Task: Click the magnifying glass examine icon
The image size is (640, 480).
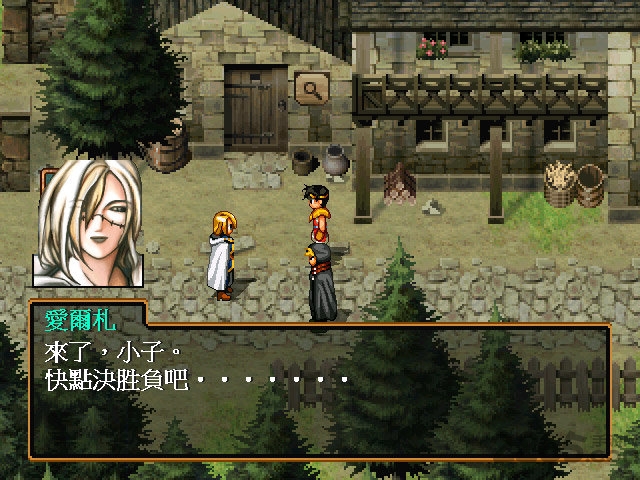Action: tap(312, 89)
